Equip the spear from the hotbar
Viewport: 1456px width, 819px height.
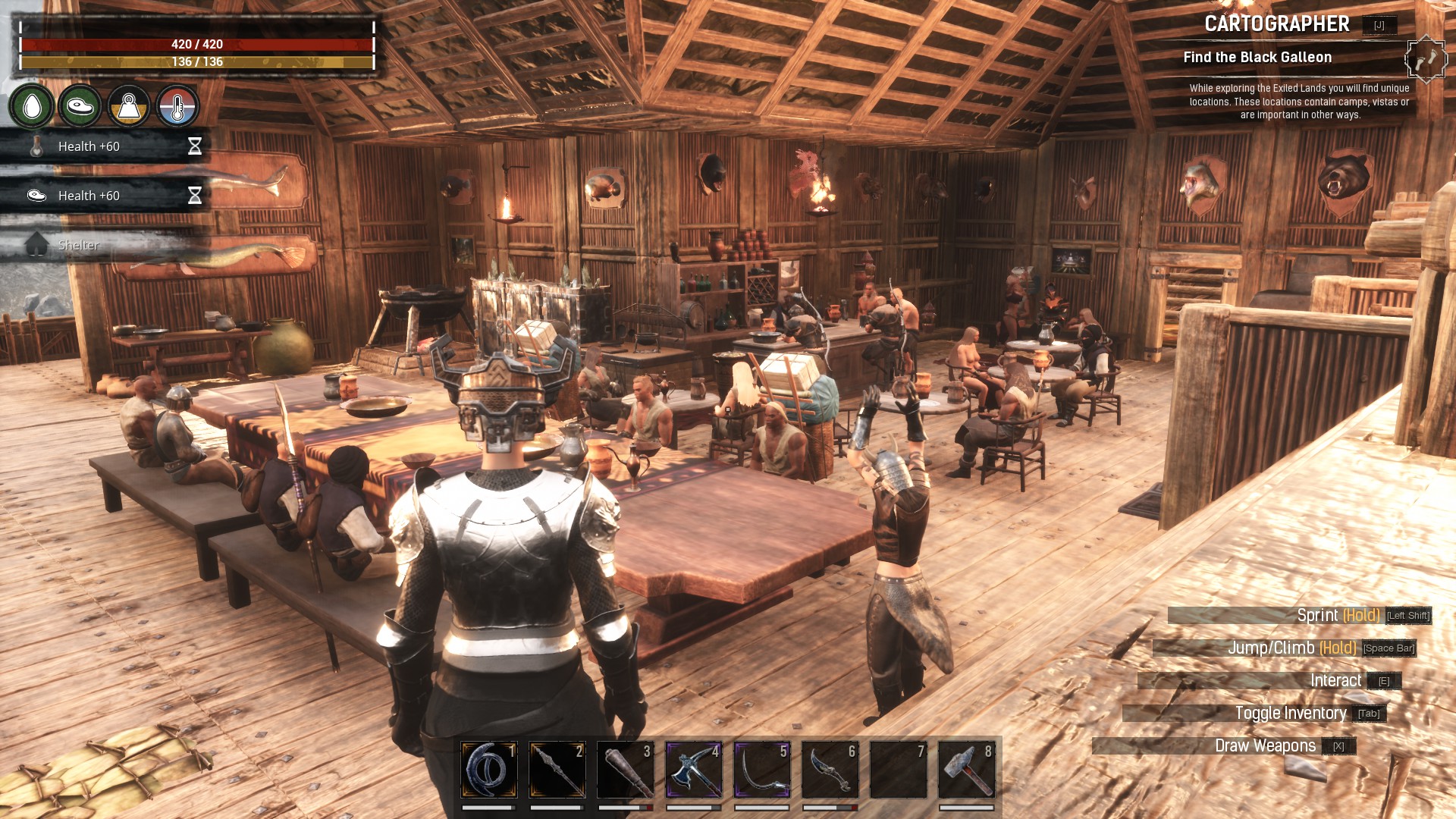point(557,770)
